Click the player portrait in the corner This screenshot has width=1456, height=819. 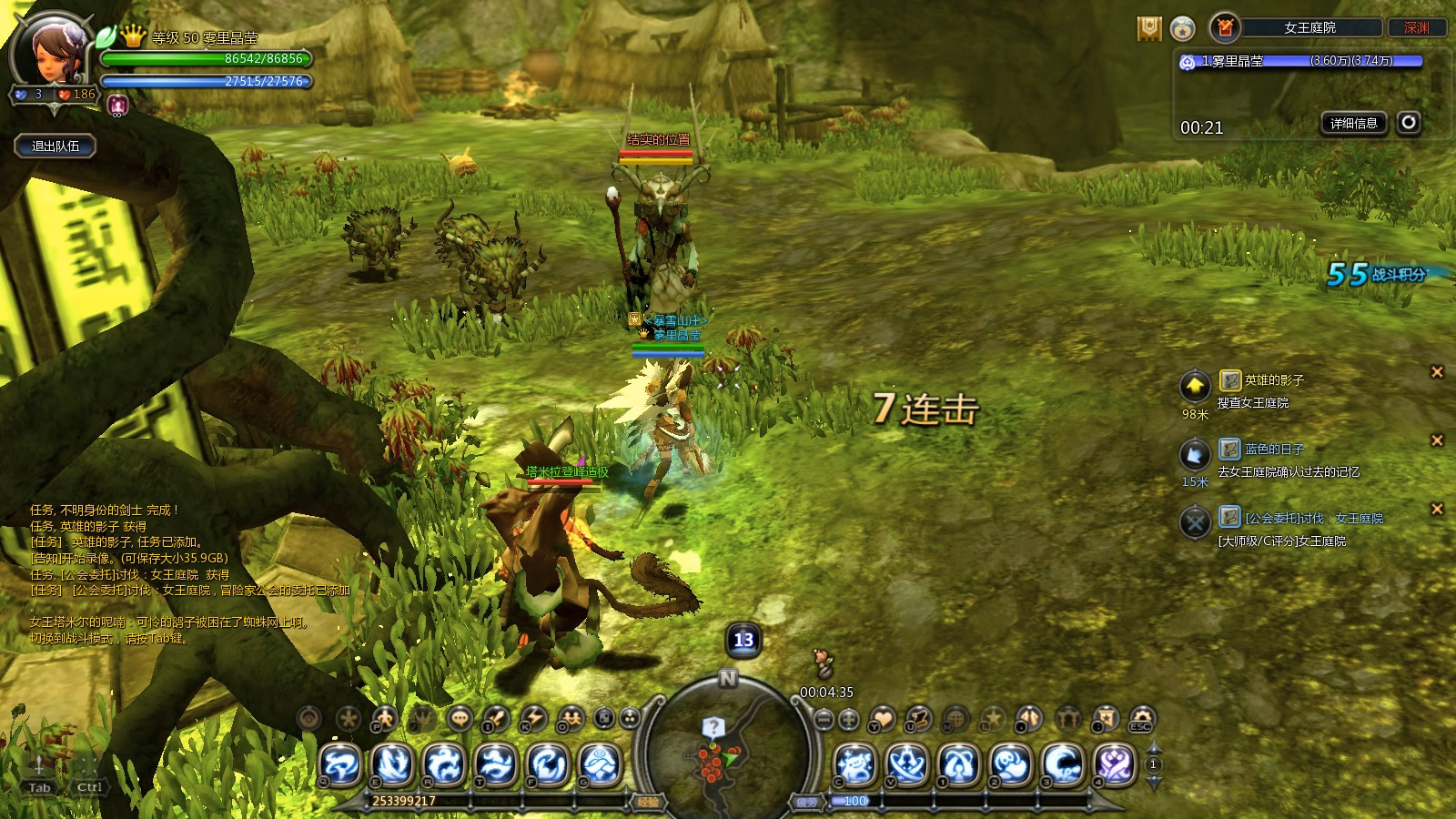(53, 55)
